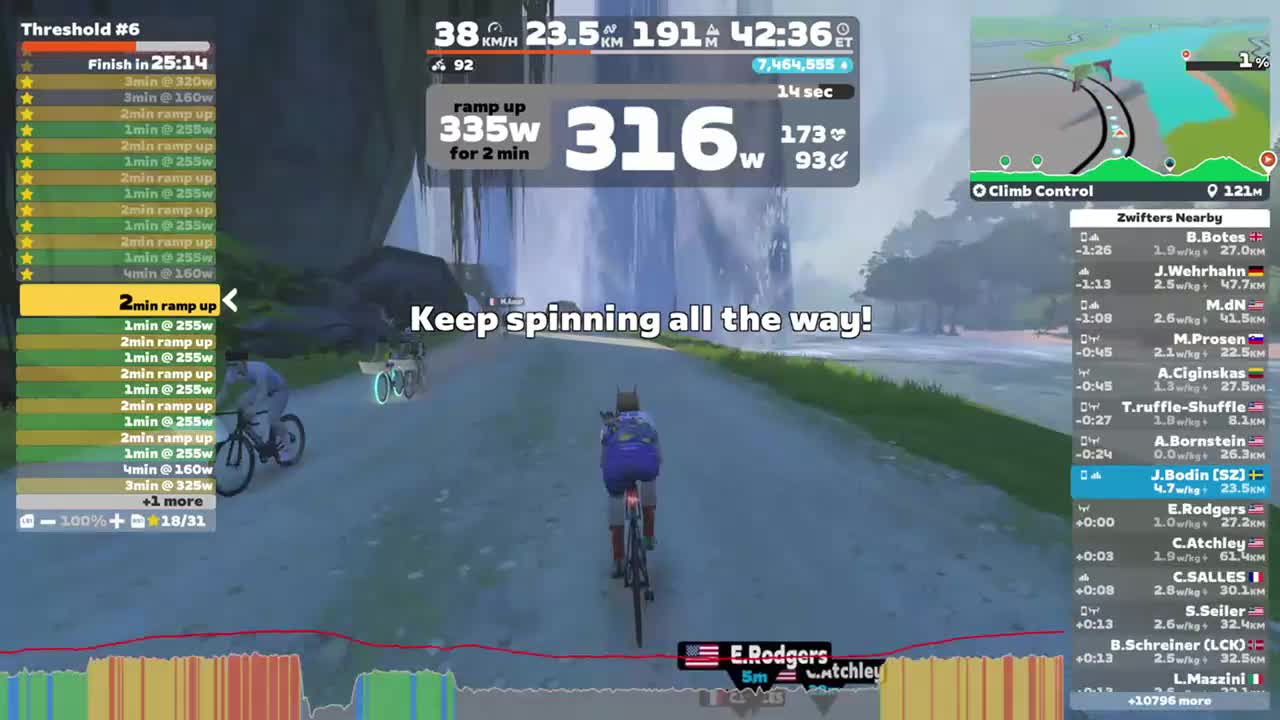Image resolution: width=1280 pixels, height=720 pixels.
Task: Click the FTP icon beside the bias percentage
Action: tap(26, 521)
